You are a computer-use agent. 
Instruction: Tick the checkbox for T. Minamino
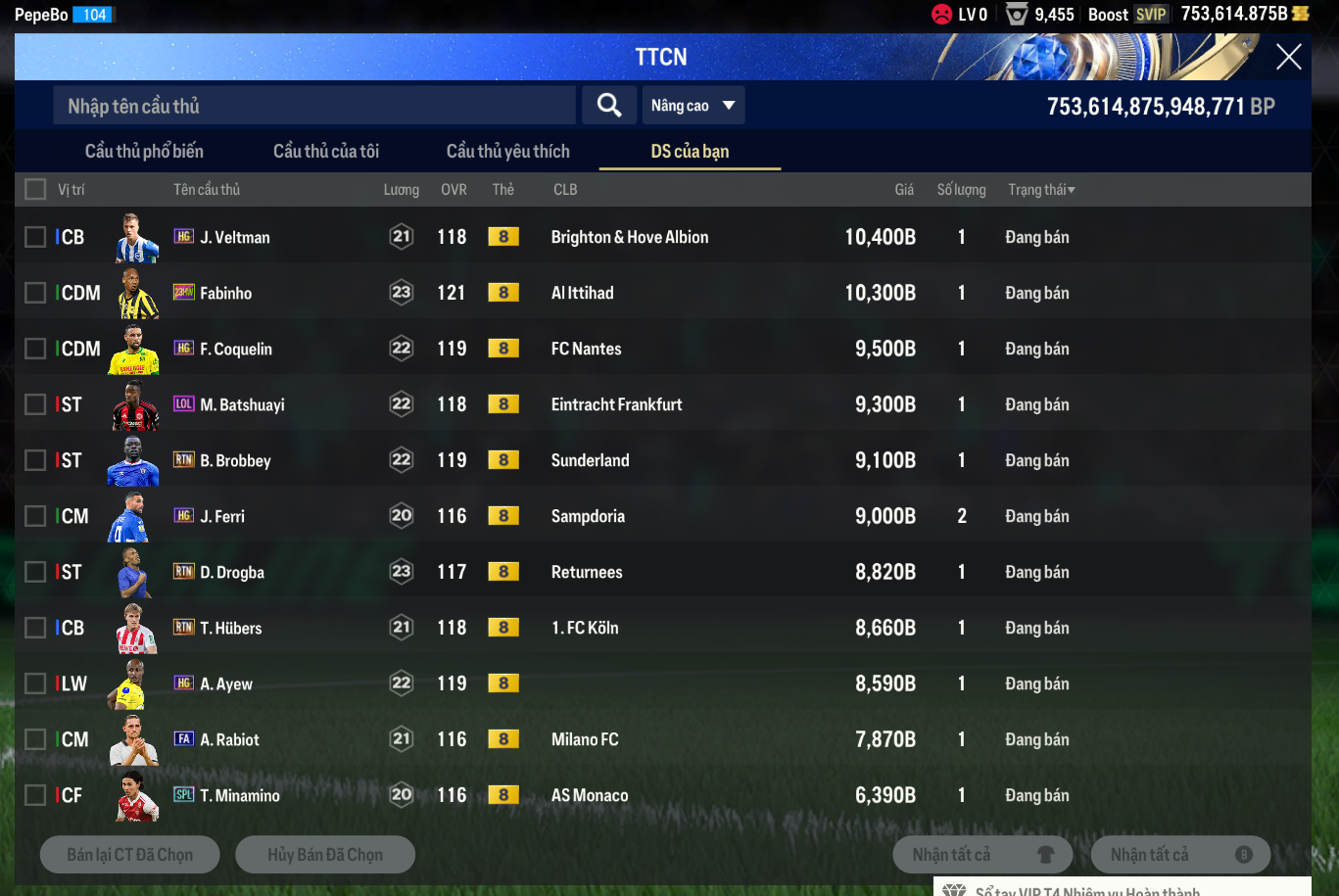(x=35, y=795)
